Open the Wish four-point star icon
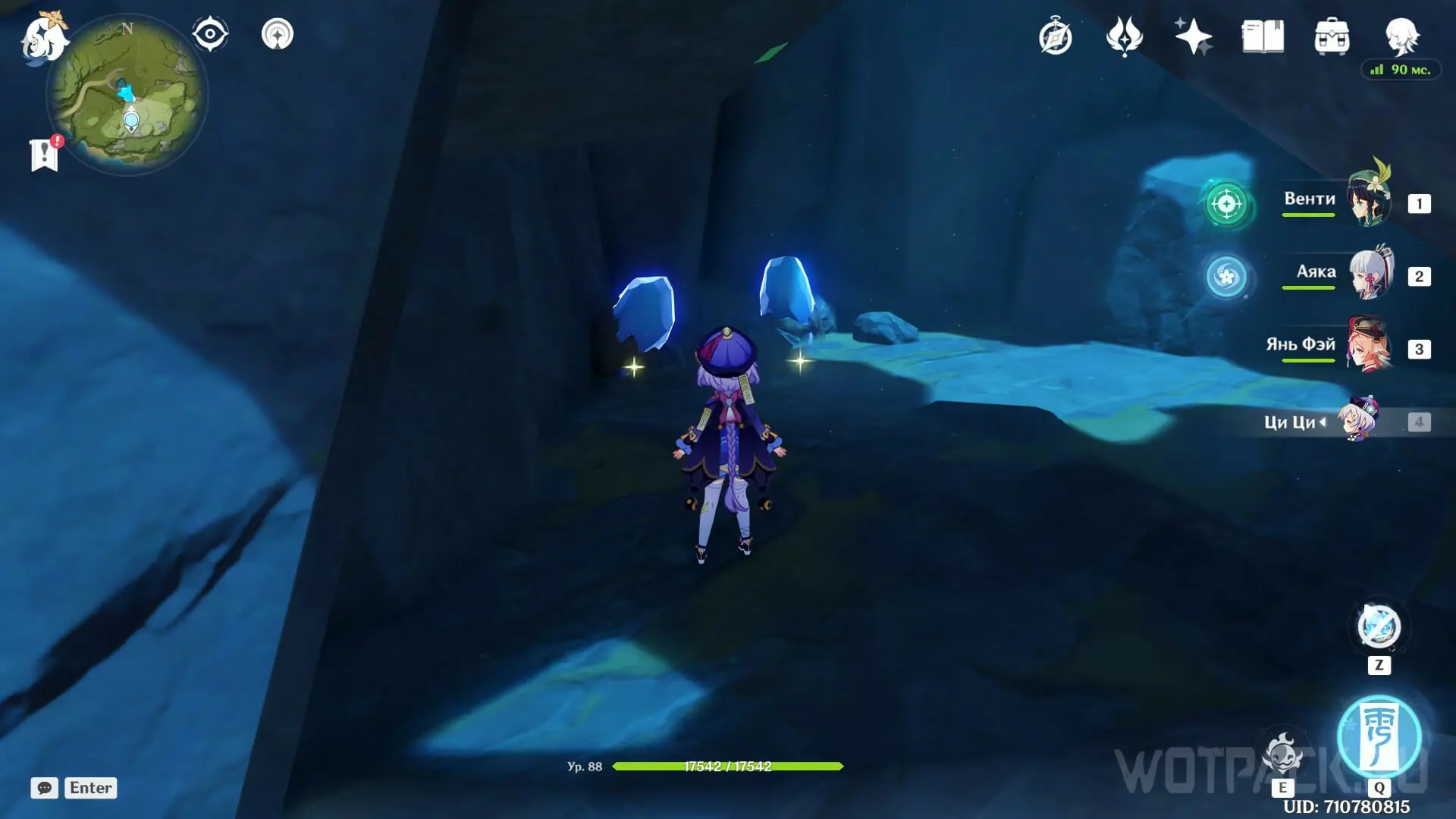Viewport: 1456px width, 819px height. (x=1193, y=36)
